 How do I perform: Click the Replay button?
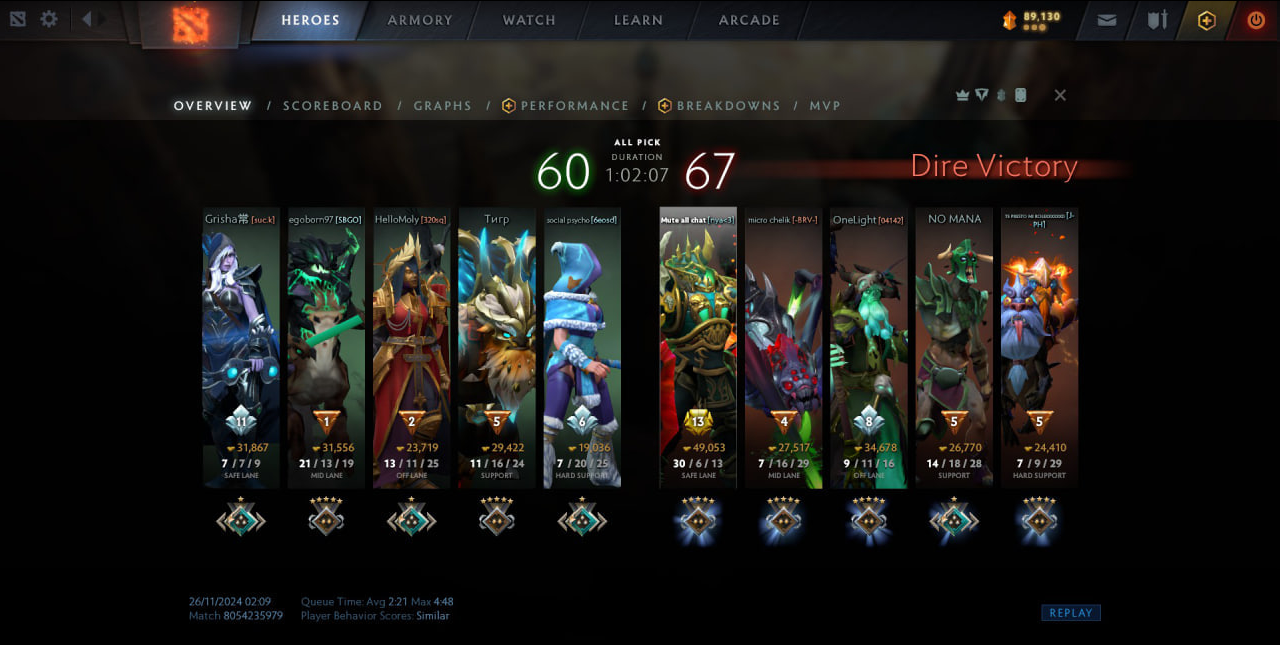pyautogui.click(x=1070, y=613)
